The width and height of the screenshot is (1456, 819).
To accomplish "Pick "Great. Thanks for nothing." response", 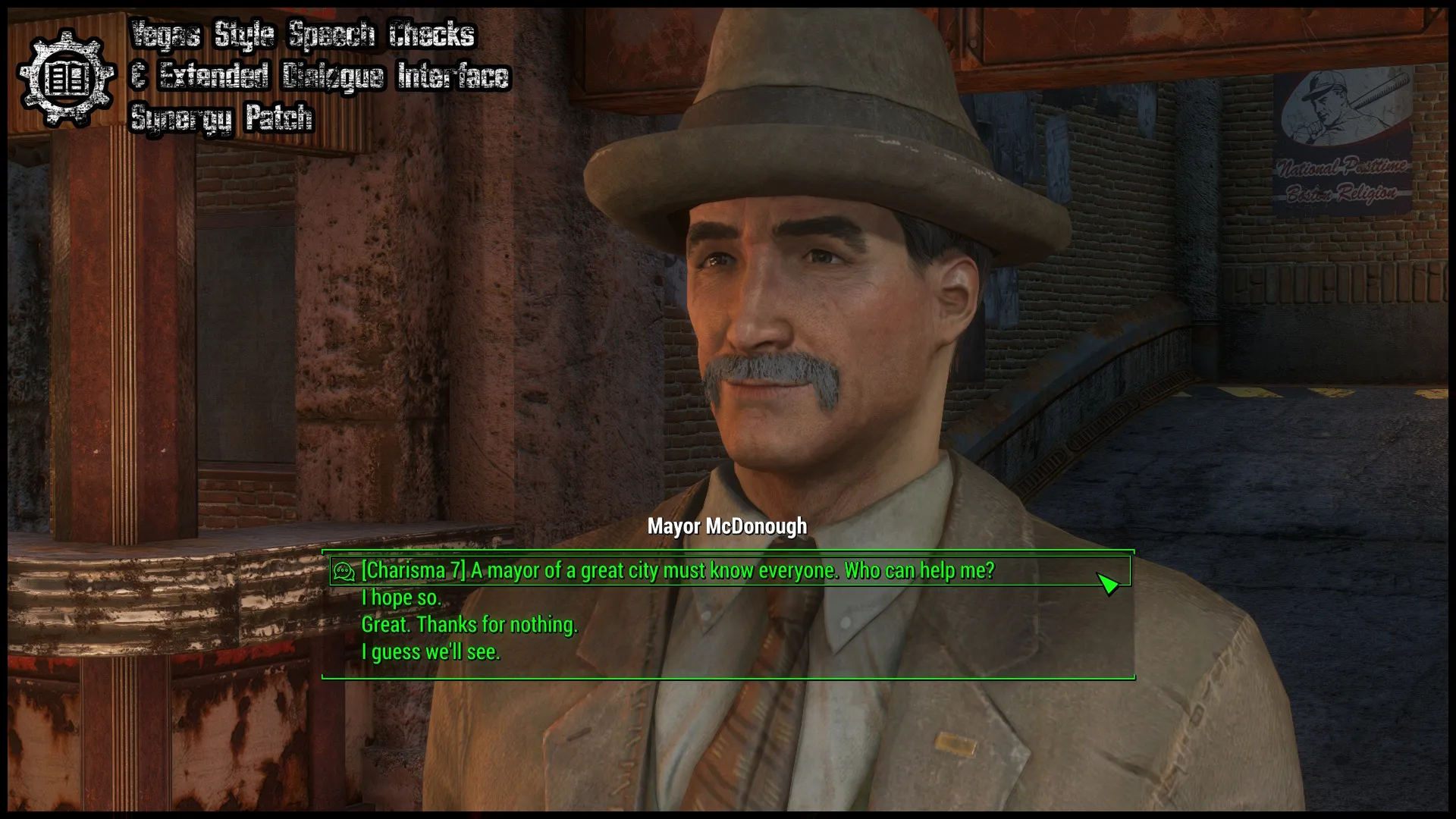I will [x=469, y=625].
